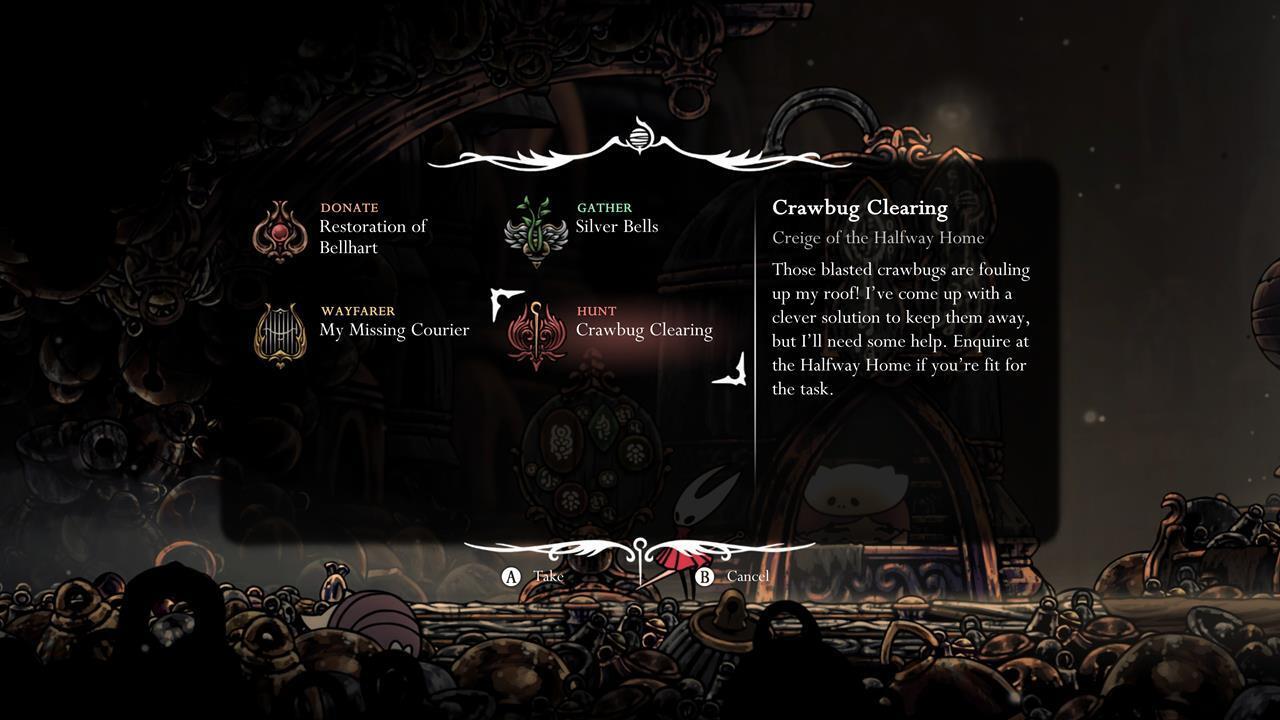Click the DONATE category label
Image resolution: width=1280 pixels, height=720 pixels.
(349, 209)
